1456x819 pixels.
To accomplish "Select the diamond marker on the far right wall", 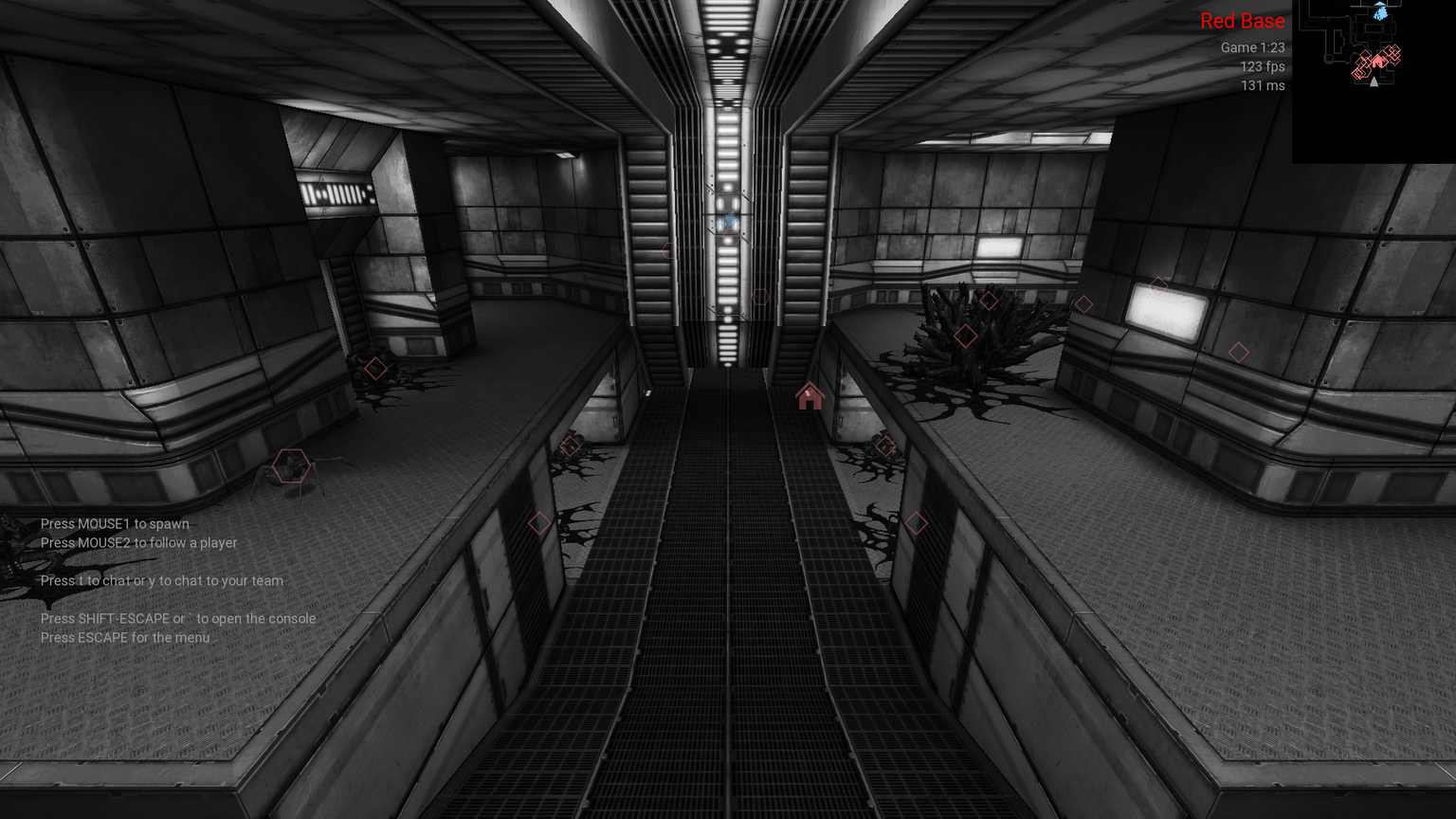I will 1239,352.
